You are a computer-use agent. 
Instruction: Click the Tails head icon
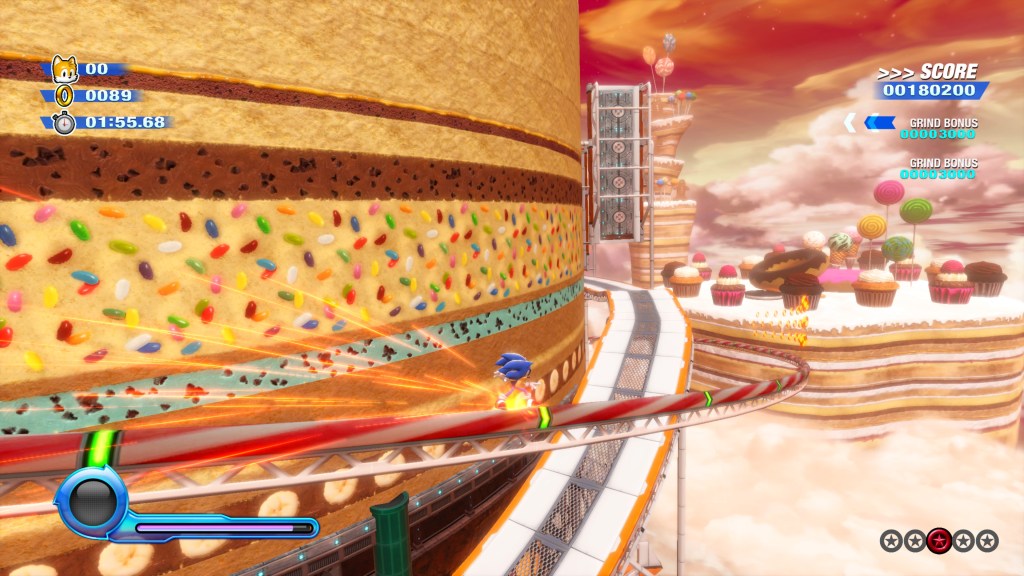pos(64,69)
